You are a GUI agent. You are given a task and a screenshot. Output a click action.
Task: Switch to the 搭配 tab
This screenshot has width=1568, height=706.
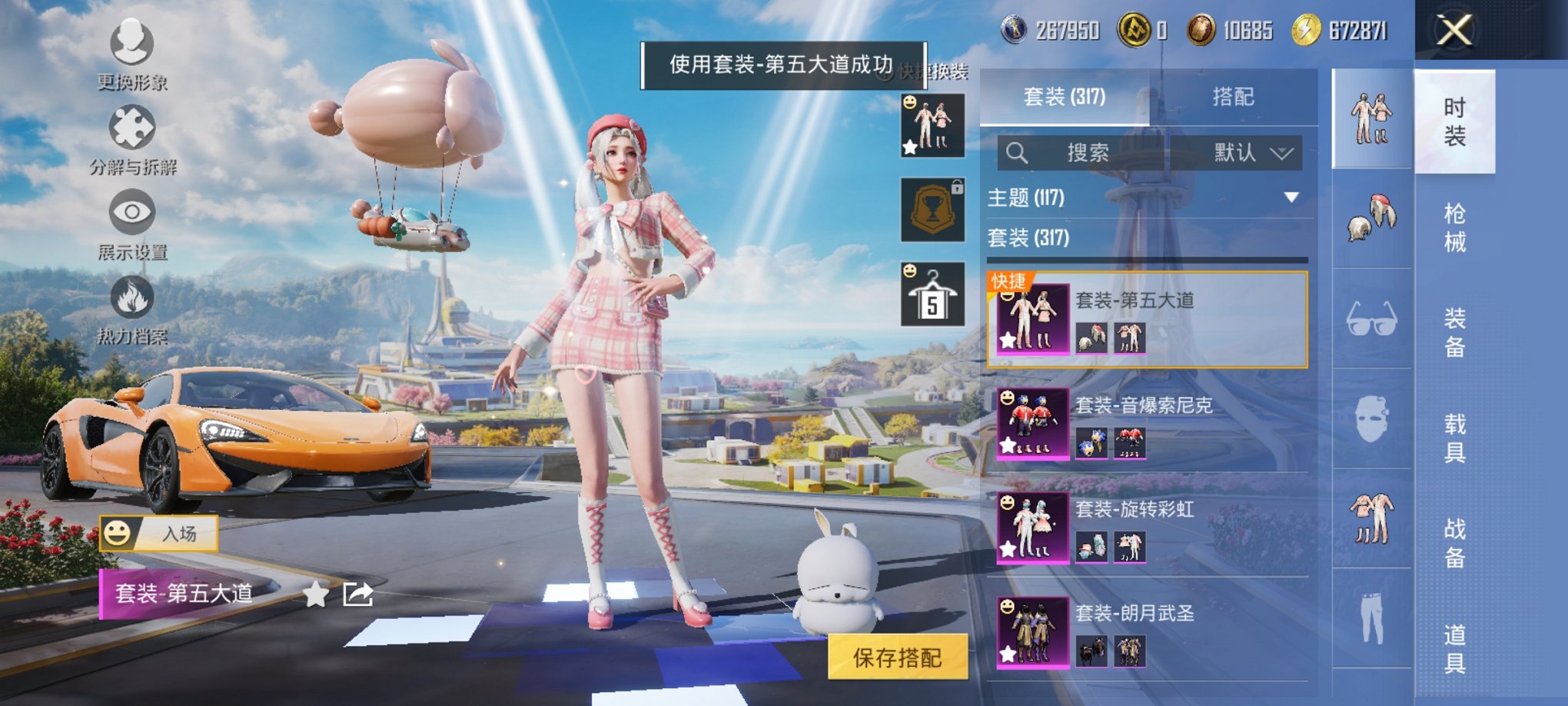tap(1234, 96)
